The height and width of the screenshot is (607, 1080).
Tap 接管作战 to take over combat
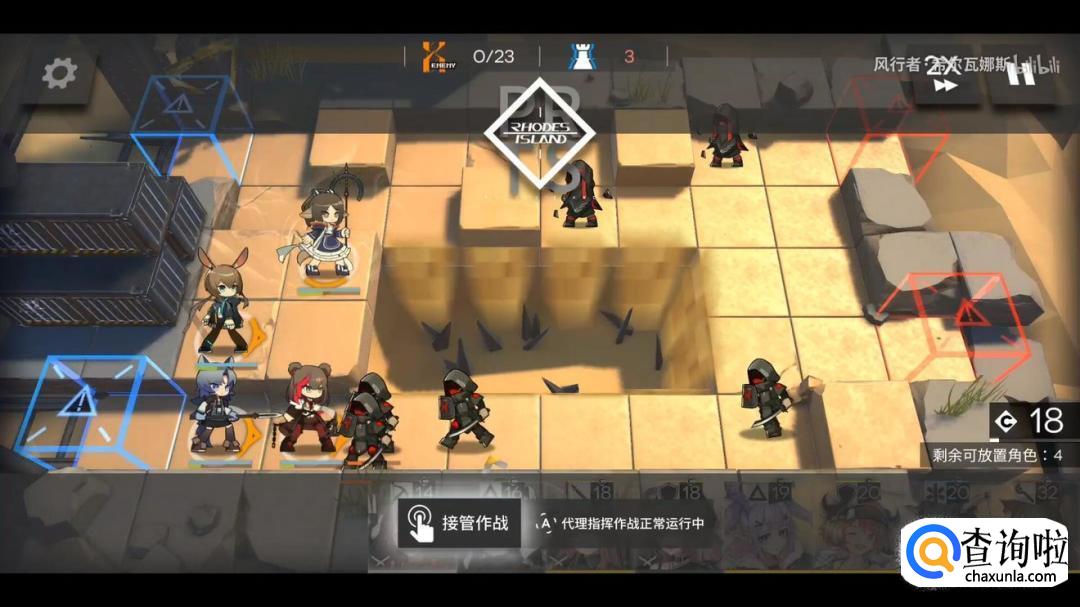click(459, 523)
